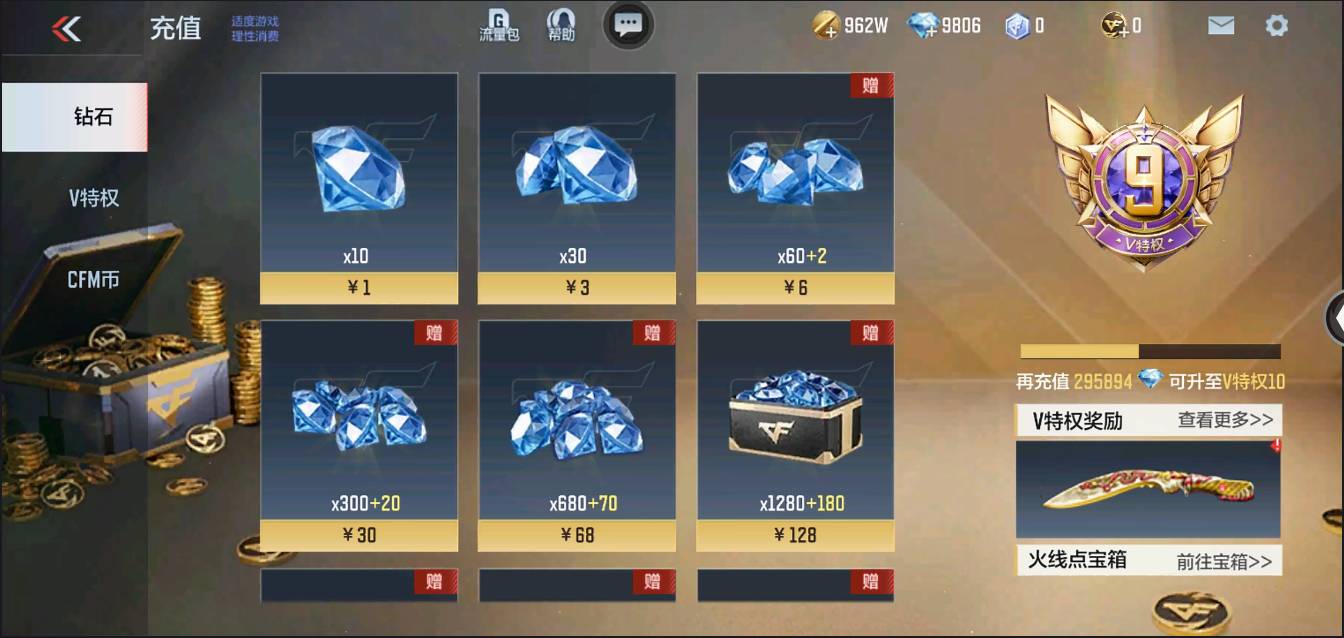Open the mailbox envelope icon
Viewport: 1344px width, 638px height.
click(1220, 26)
